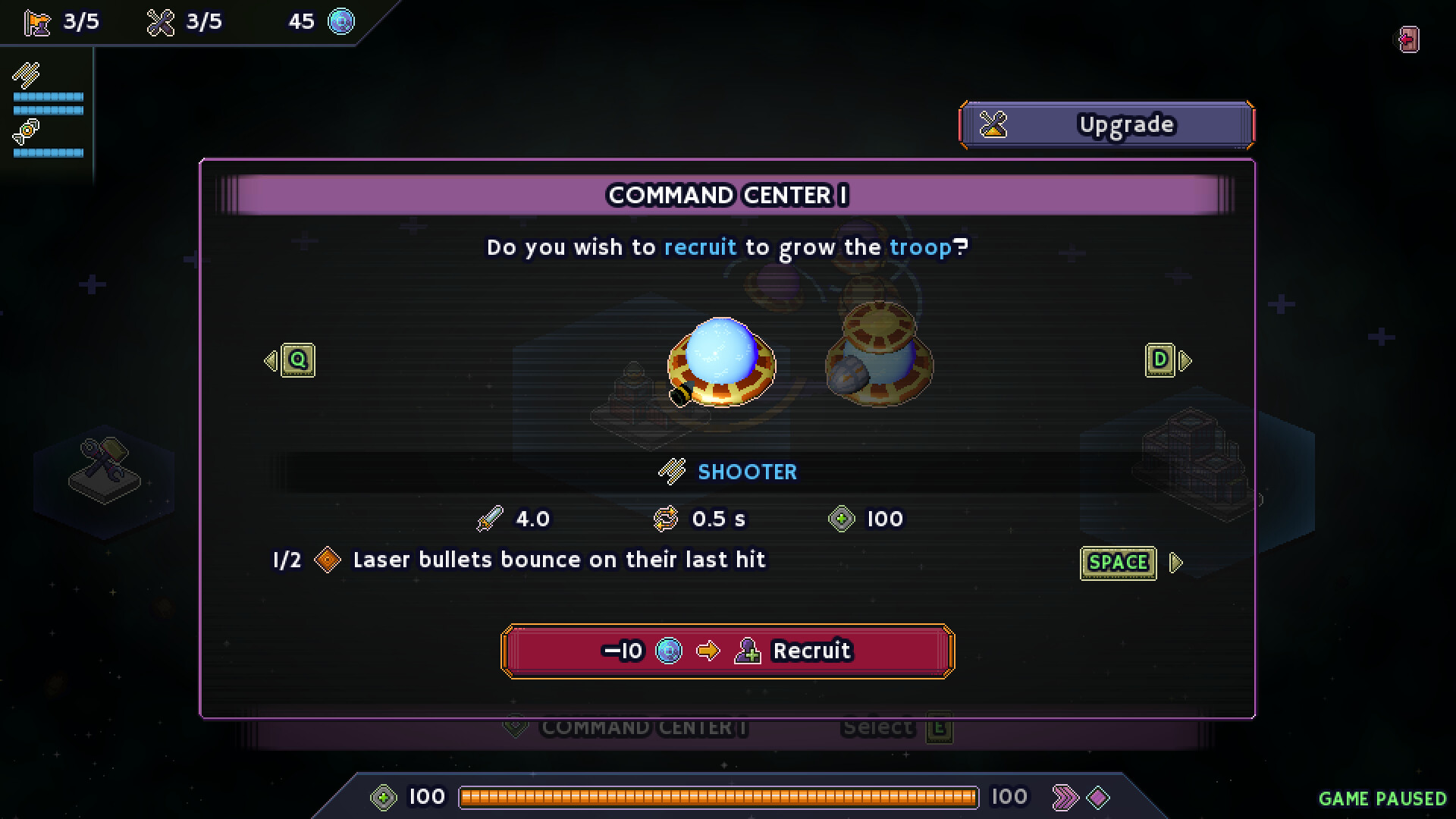The image size is (1456, 819).
Task: Click the shooter arrows icon in the left sidebar
Action: pos(25,75)
